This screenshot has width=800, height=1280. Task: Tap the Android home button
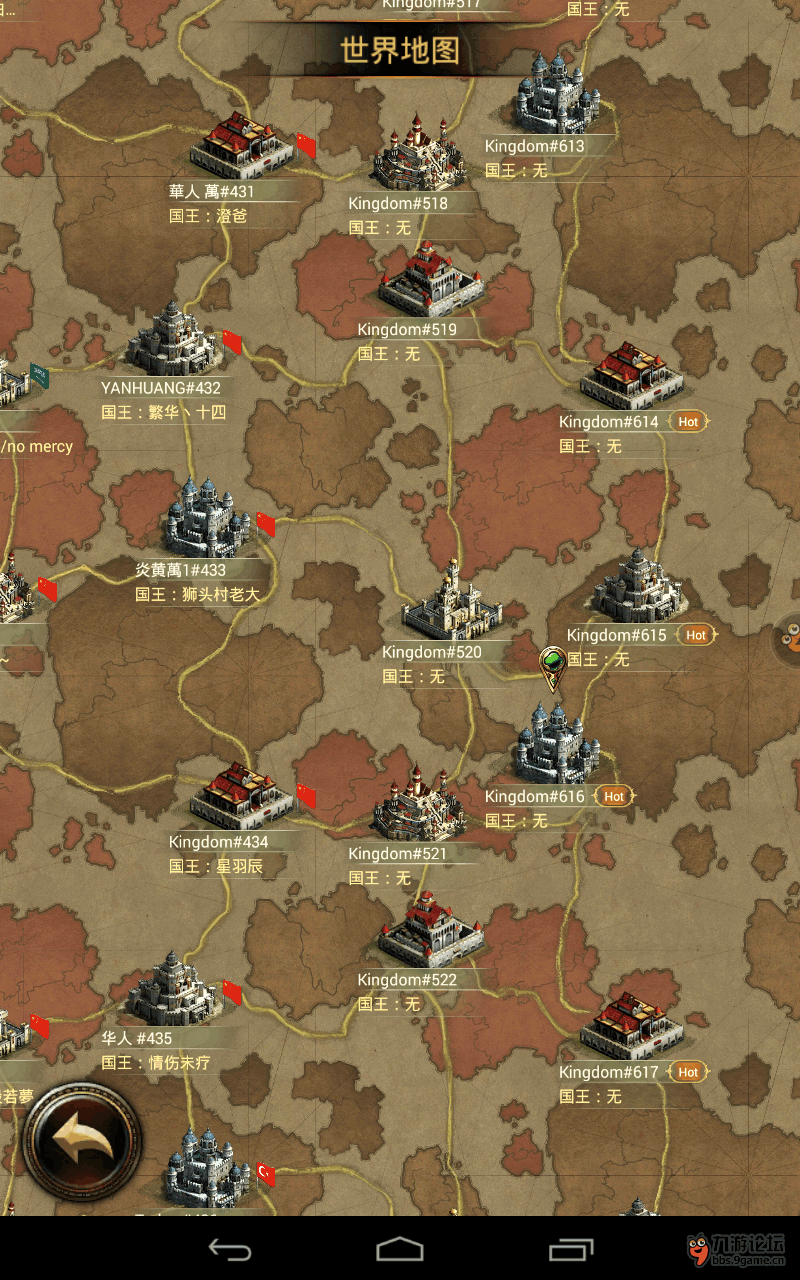(400, 1249)
